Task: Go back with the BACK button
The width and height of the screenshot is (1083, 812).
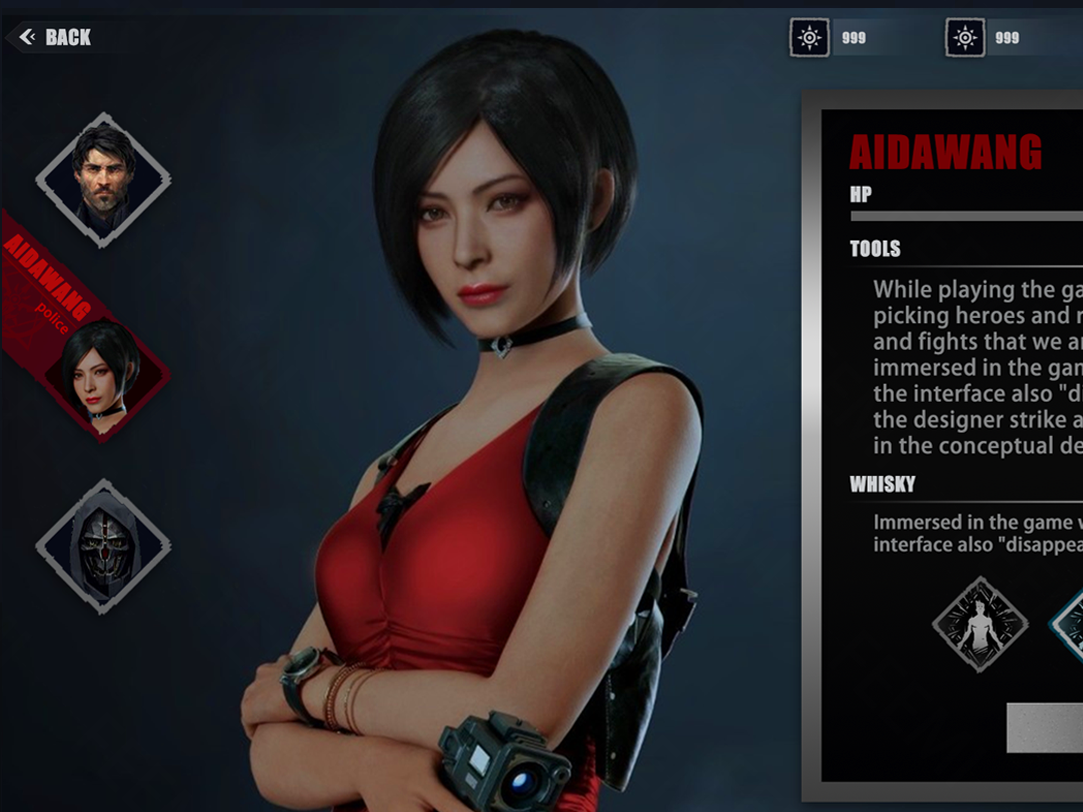Action: tap(56, 38)
